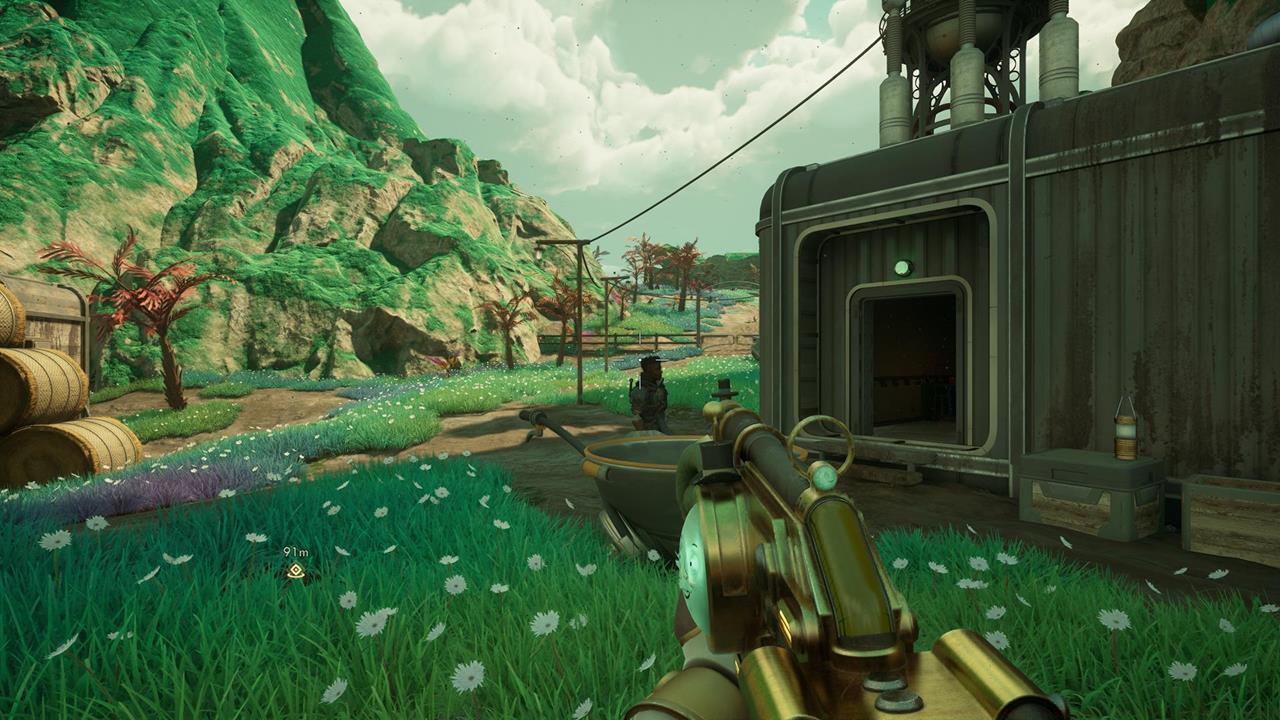Select the diamond objective icon in the grass
The height and width of the screenshot is (720, 1280).
(296, 569)
